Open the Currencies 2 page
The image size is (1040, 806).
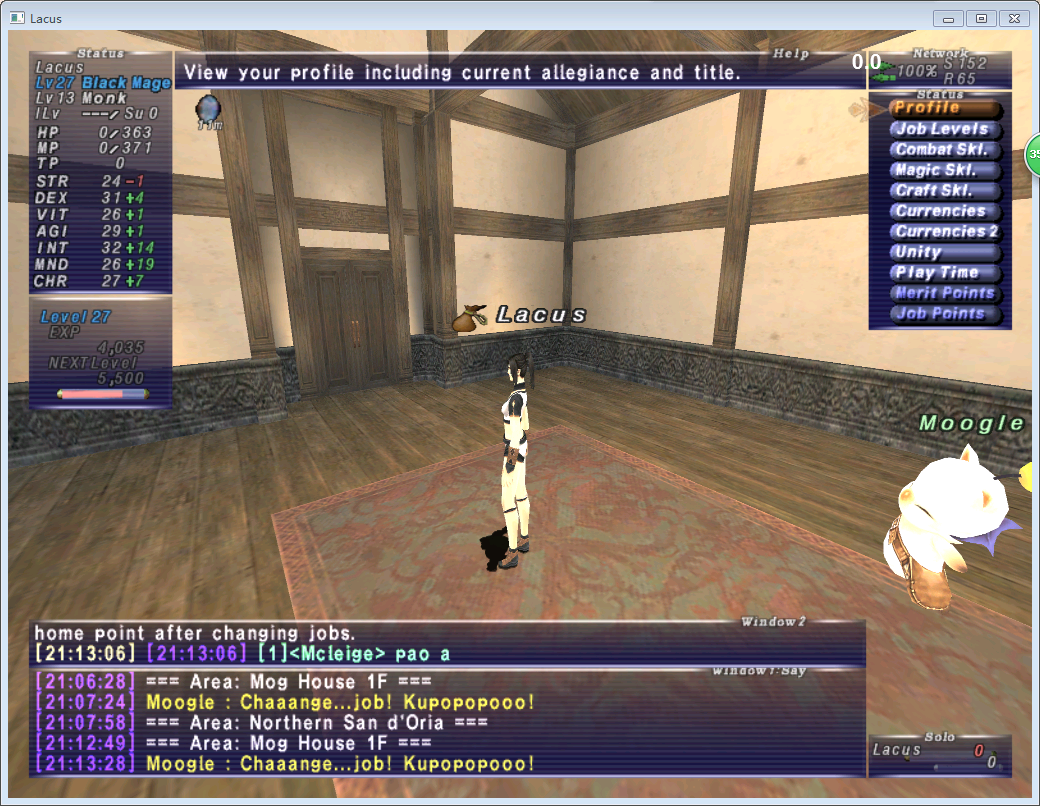946,232
